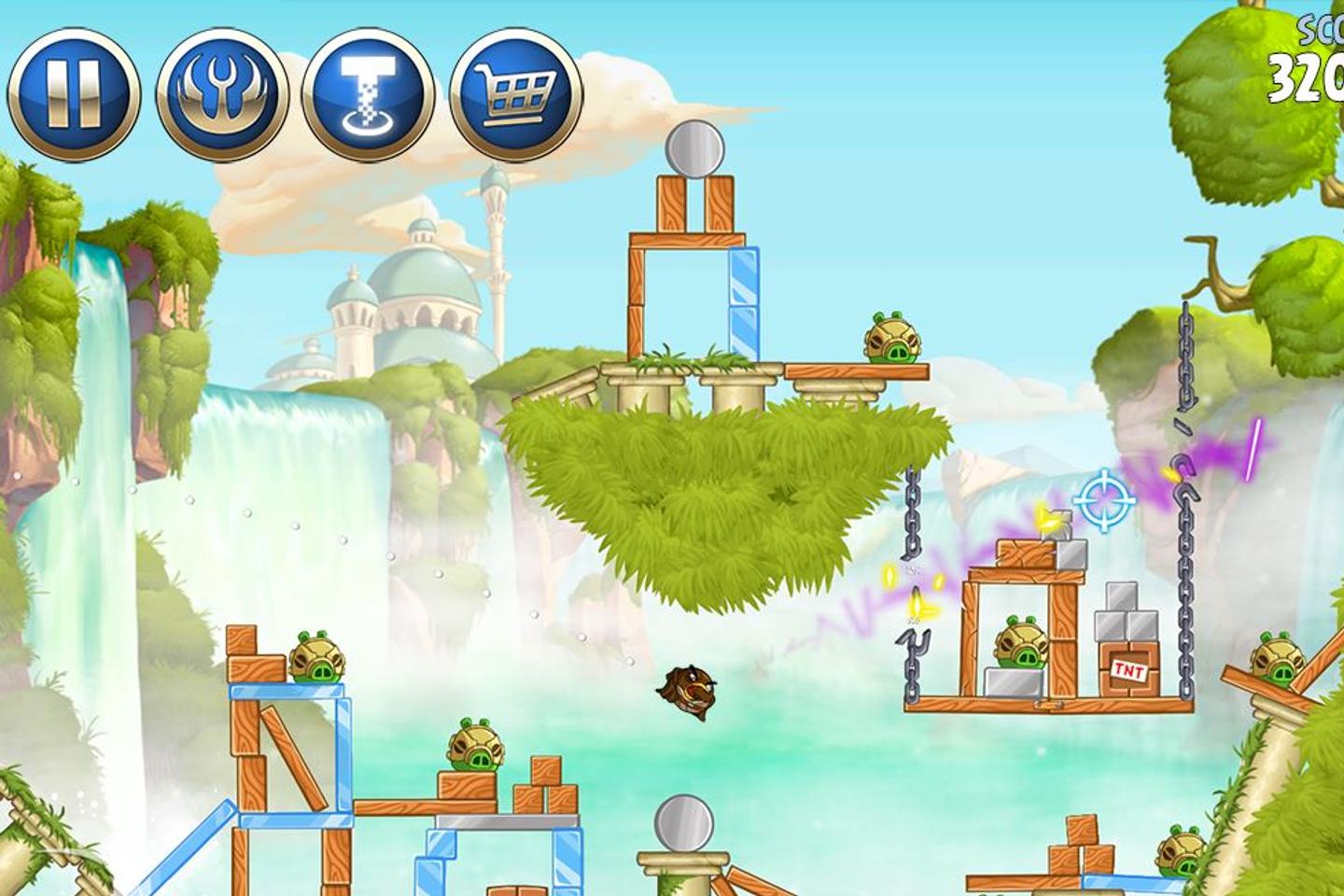Open the shopping cart store
Screen dimensions: 1344x896
point(515,94)
